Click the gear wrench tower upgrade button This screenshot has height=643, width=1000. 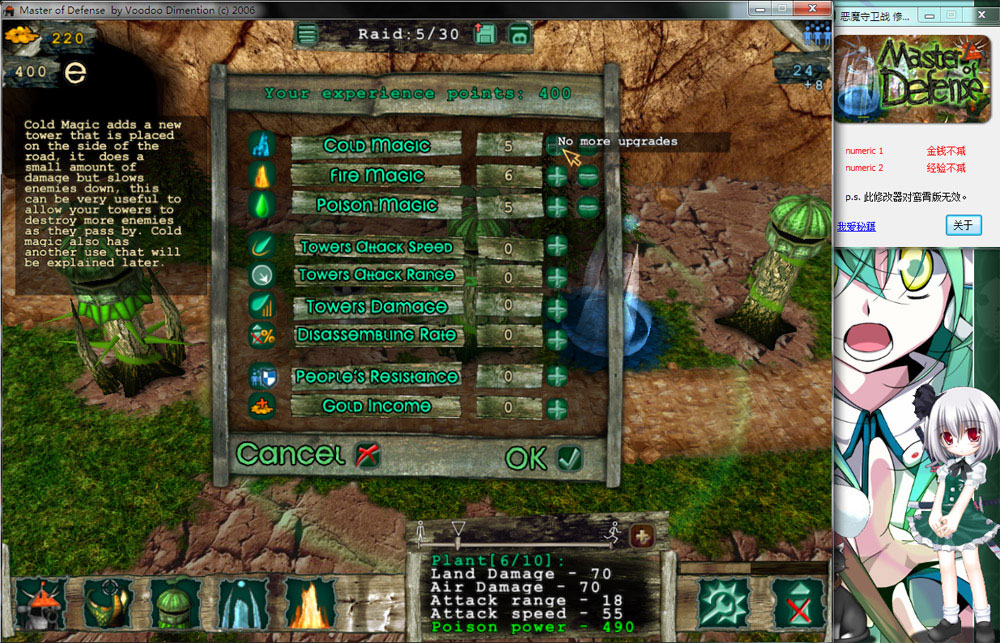tap(724, 604)
